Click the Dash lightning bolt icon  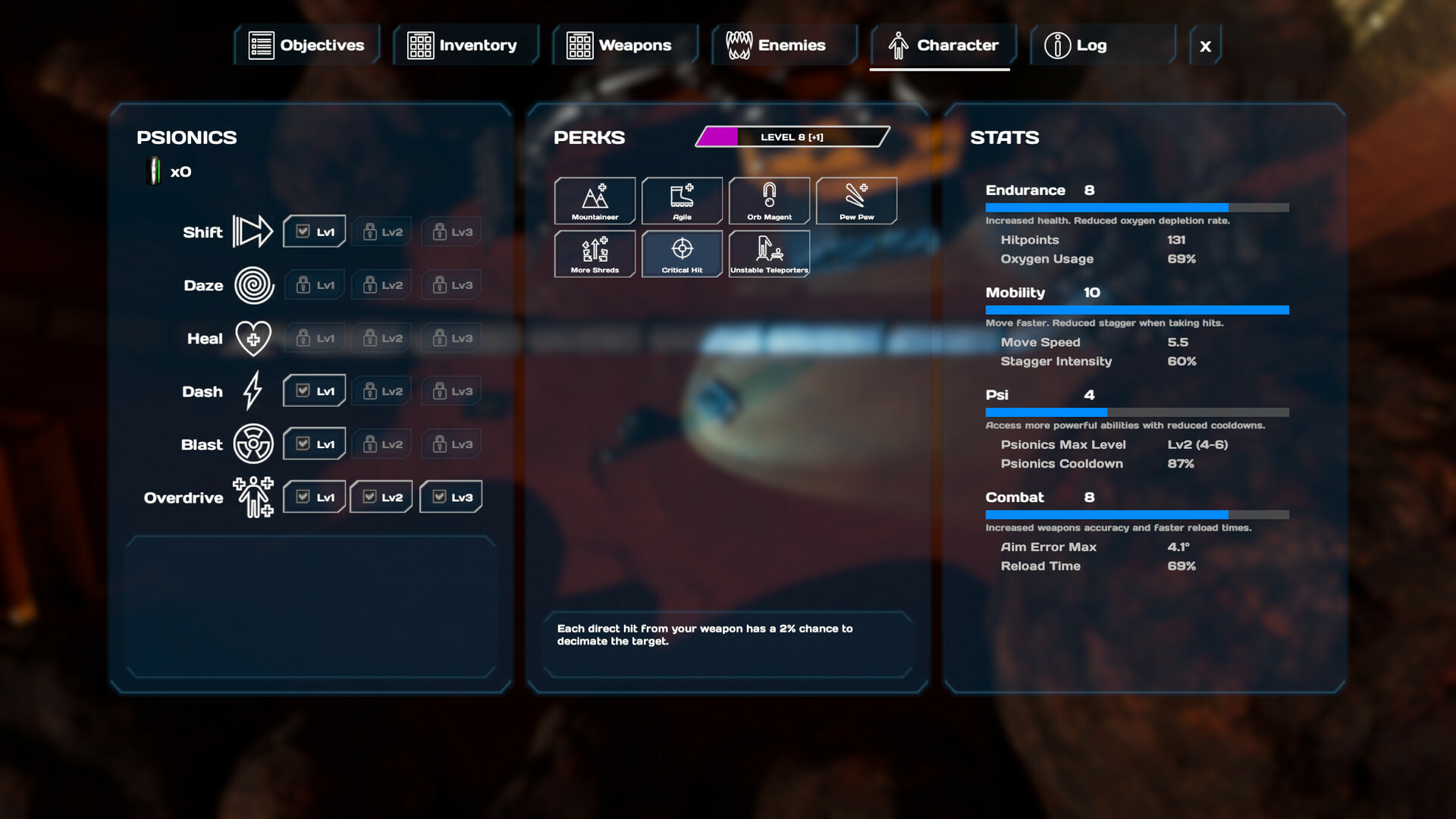(x=253, y=391)
